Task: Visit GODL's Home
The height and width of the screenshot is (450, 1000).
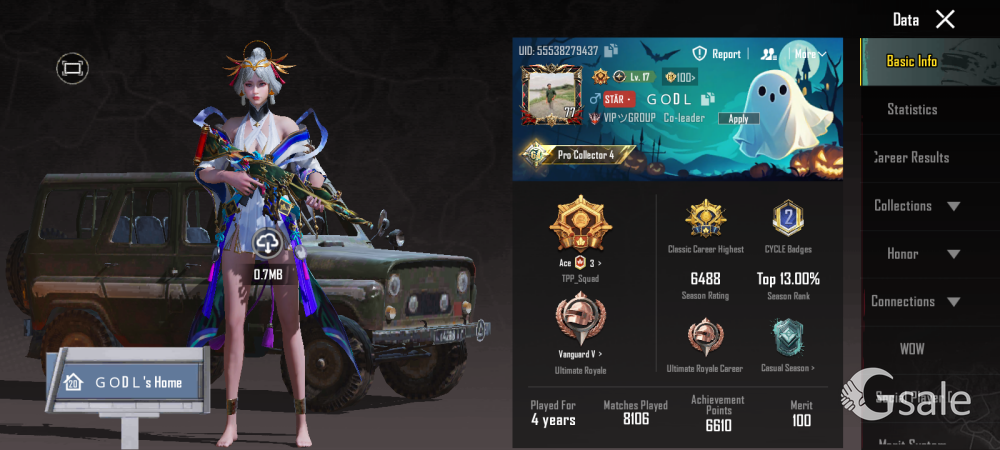Action: [126, 382]
